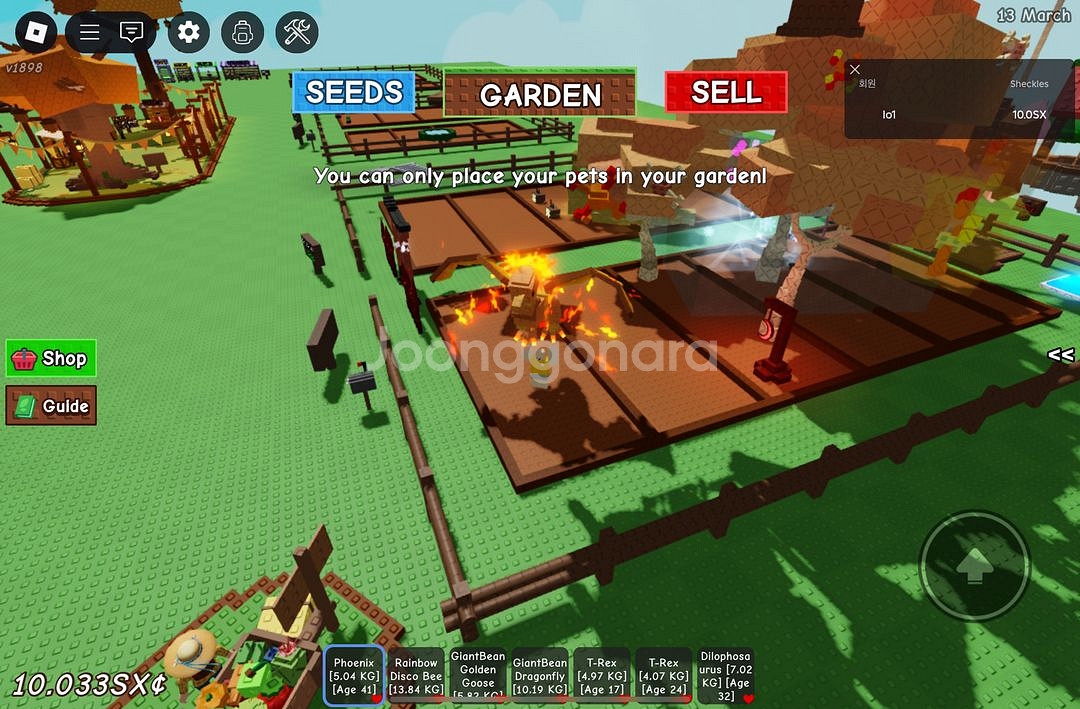Open the gear settings icon
This screenshot has height=709, width=1080.
[188, 33]
